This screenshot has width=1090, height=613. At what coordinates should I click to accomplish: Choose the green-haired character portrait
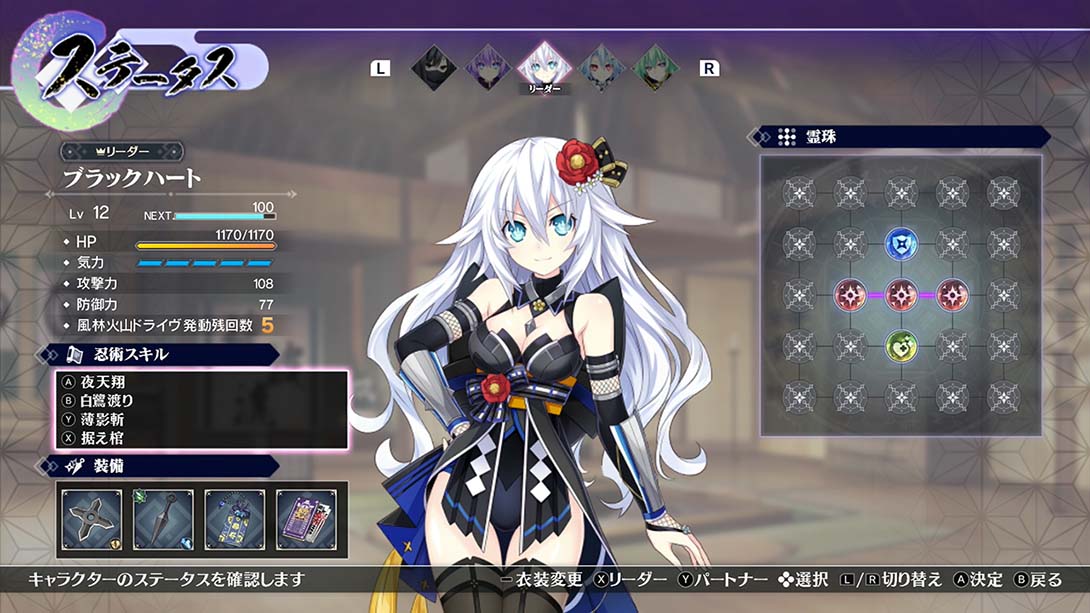pos(655,68)
